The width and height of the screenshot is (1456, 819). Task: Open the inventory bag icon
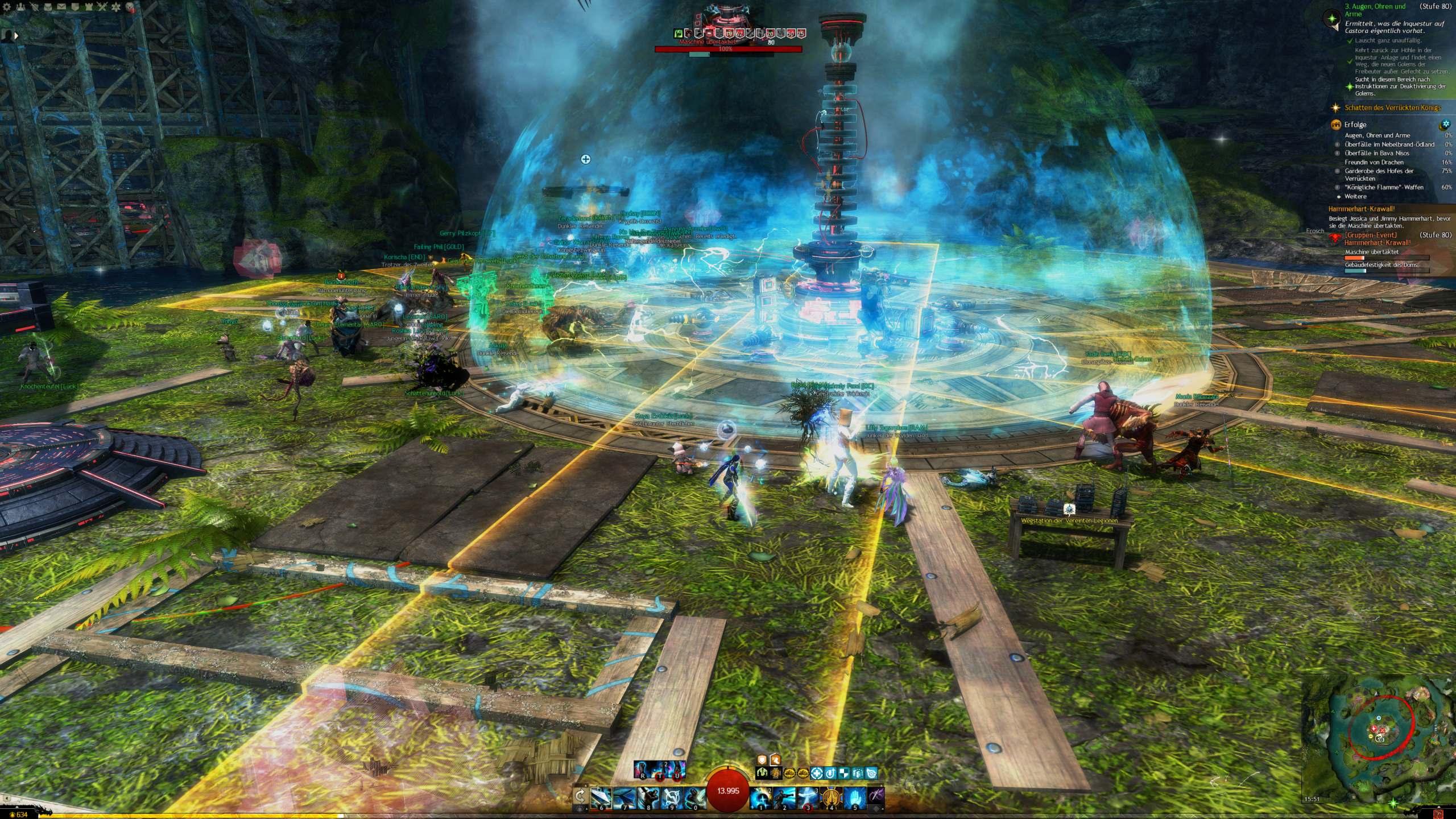(48, 7)
